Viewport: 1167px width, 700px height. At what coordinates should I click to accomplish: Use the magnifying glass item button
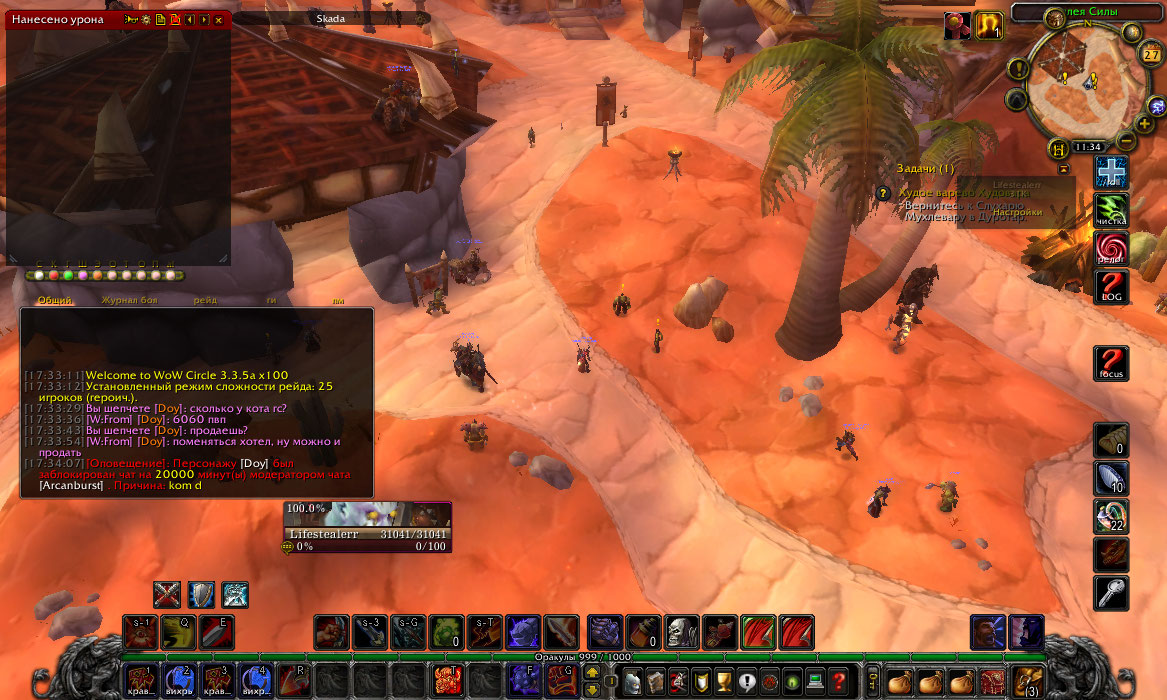coord(1111,592)
